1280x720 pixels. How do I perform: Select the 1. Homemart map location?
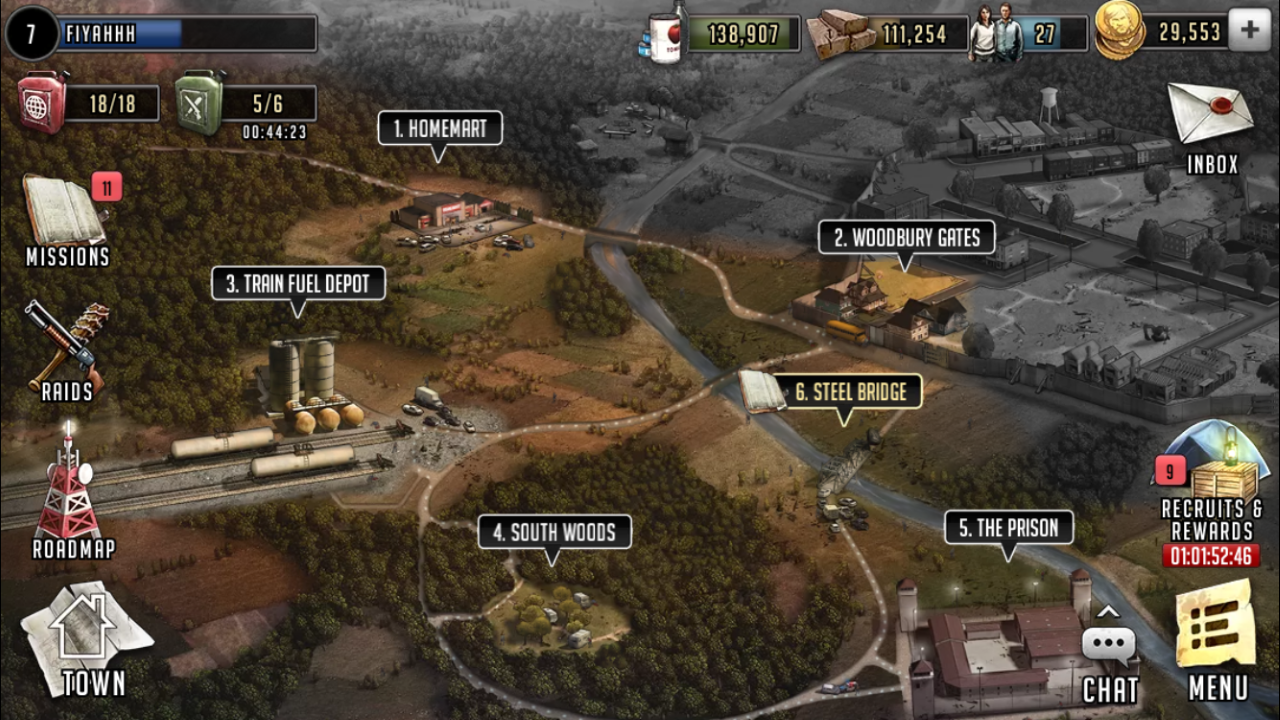coord(440,129)
